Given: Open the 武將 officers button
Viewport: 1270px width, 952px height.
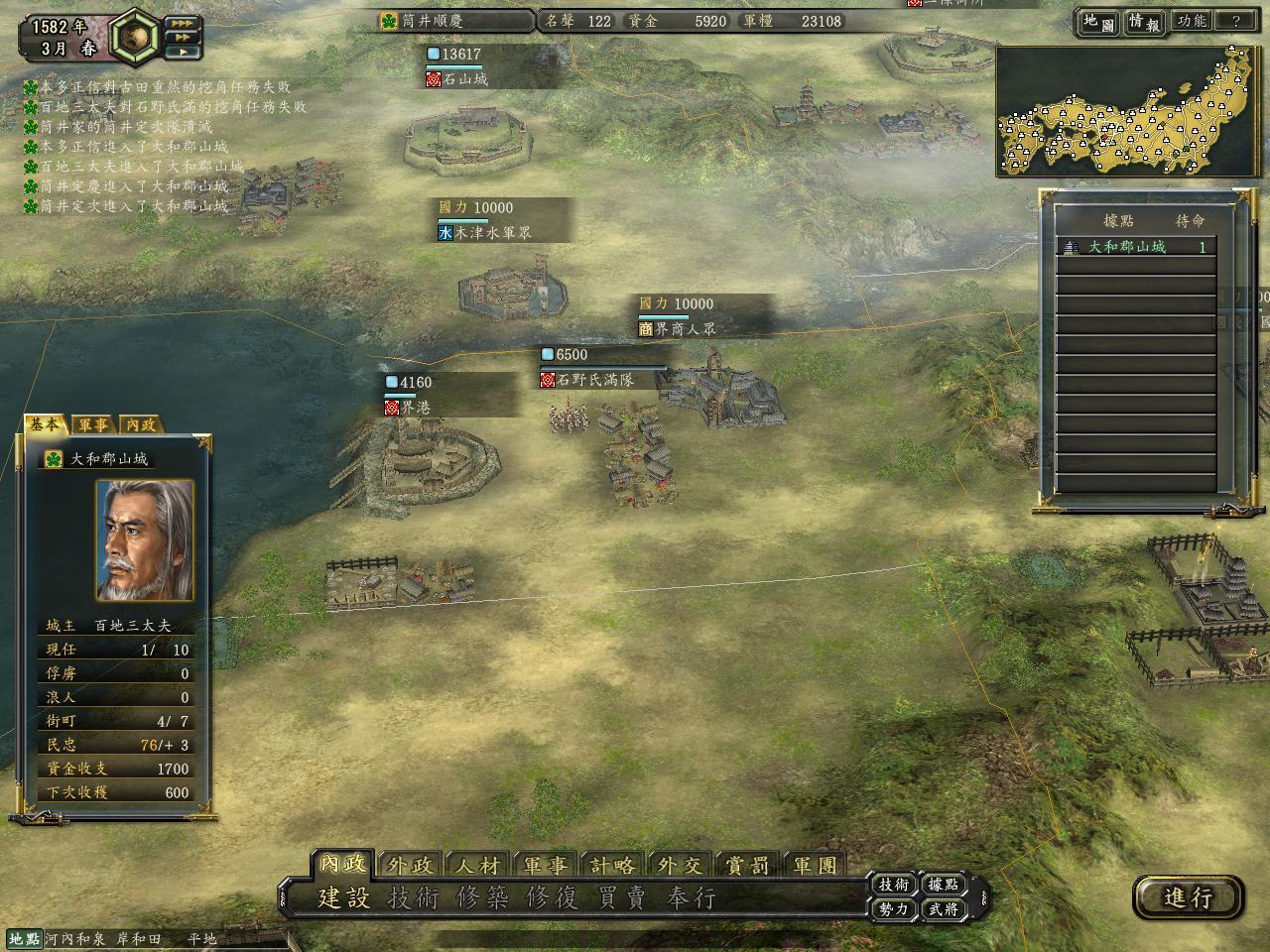Looking at the screenshot, I should (x=943, y=908).
